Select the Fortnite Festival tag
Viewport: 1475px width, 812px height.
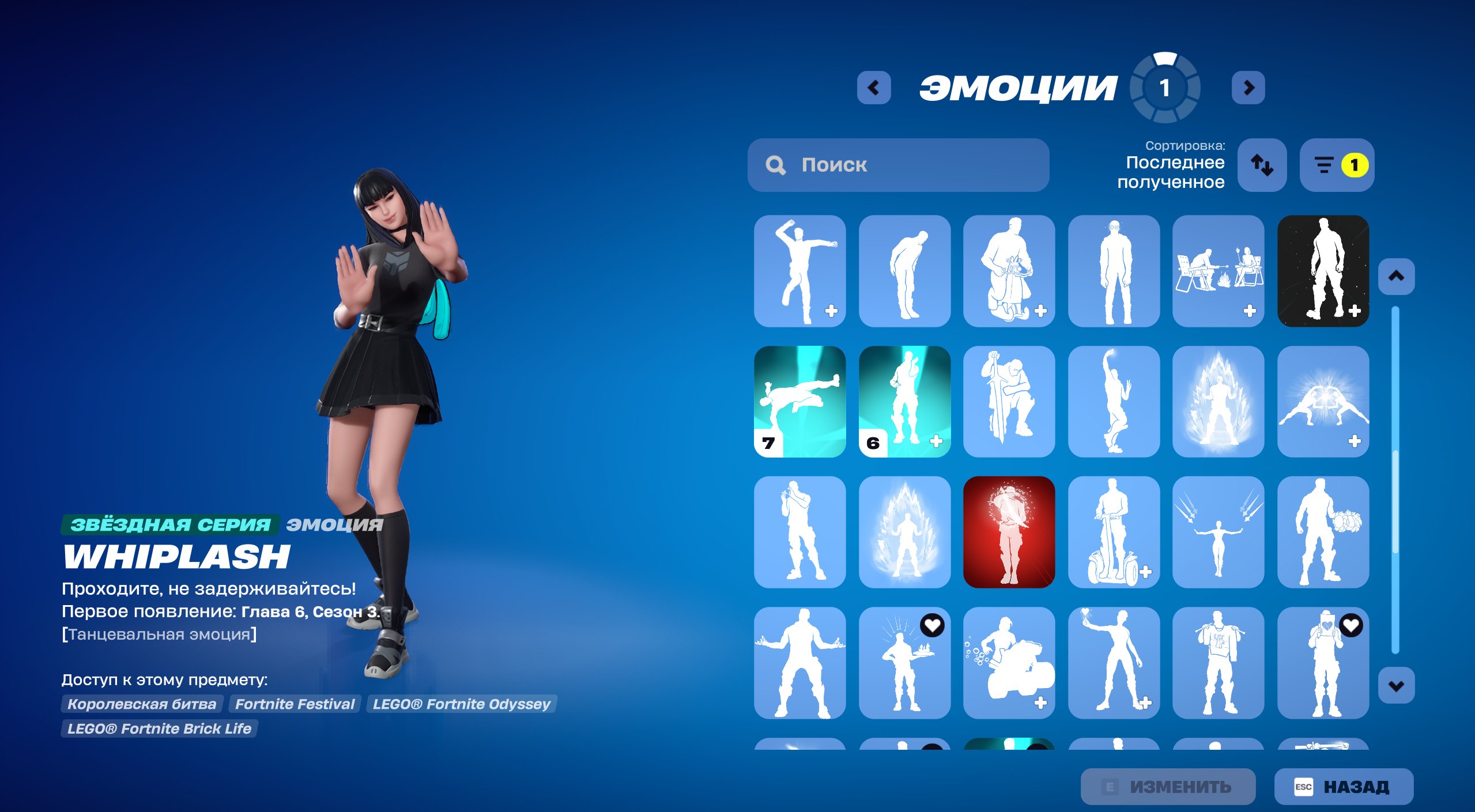tap(294, 704)
